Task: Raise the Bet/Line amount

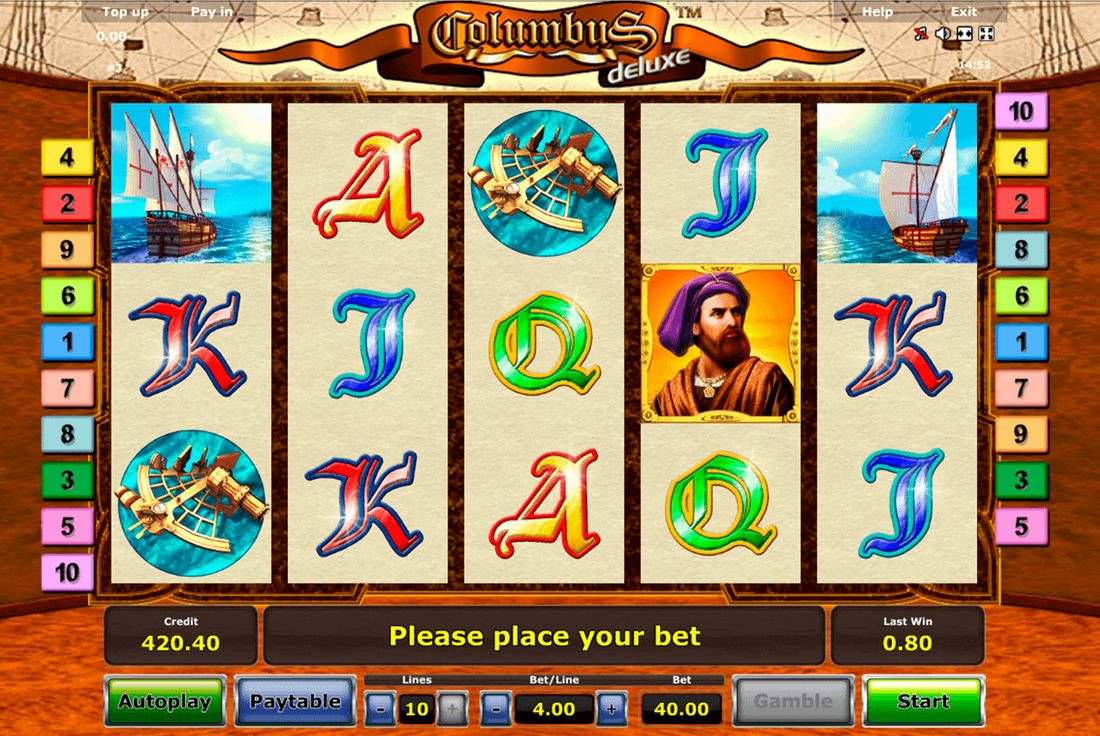Action: [x=611, y=709]
